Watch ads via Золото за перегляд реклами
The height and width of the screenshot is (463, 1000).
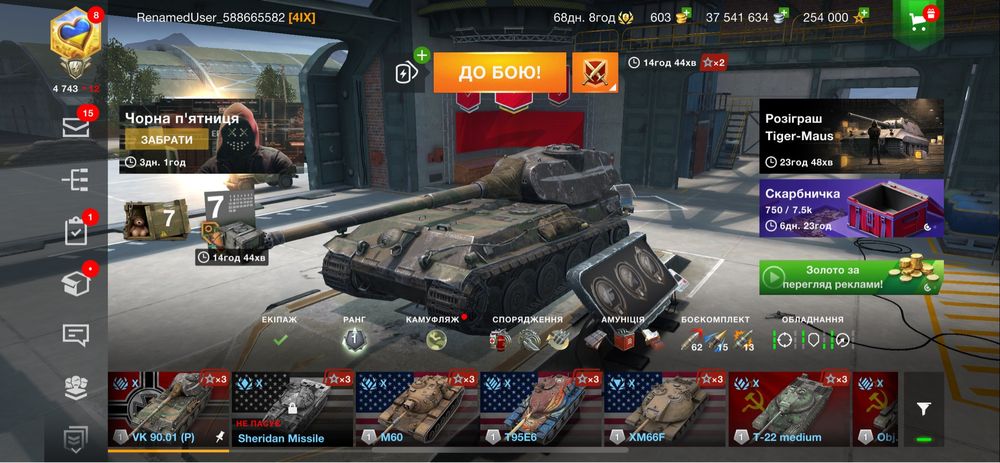850,277
